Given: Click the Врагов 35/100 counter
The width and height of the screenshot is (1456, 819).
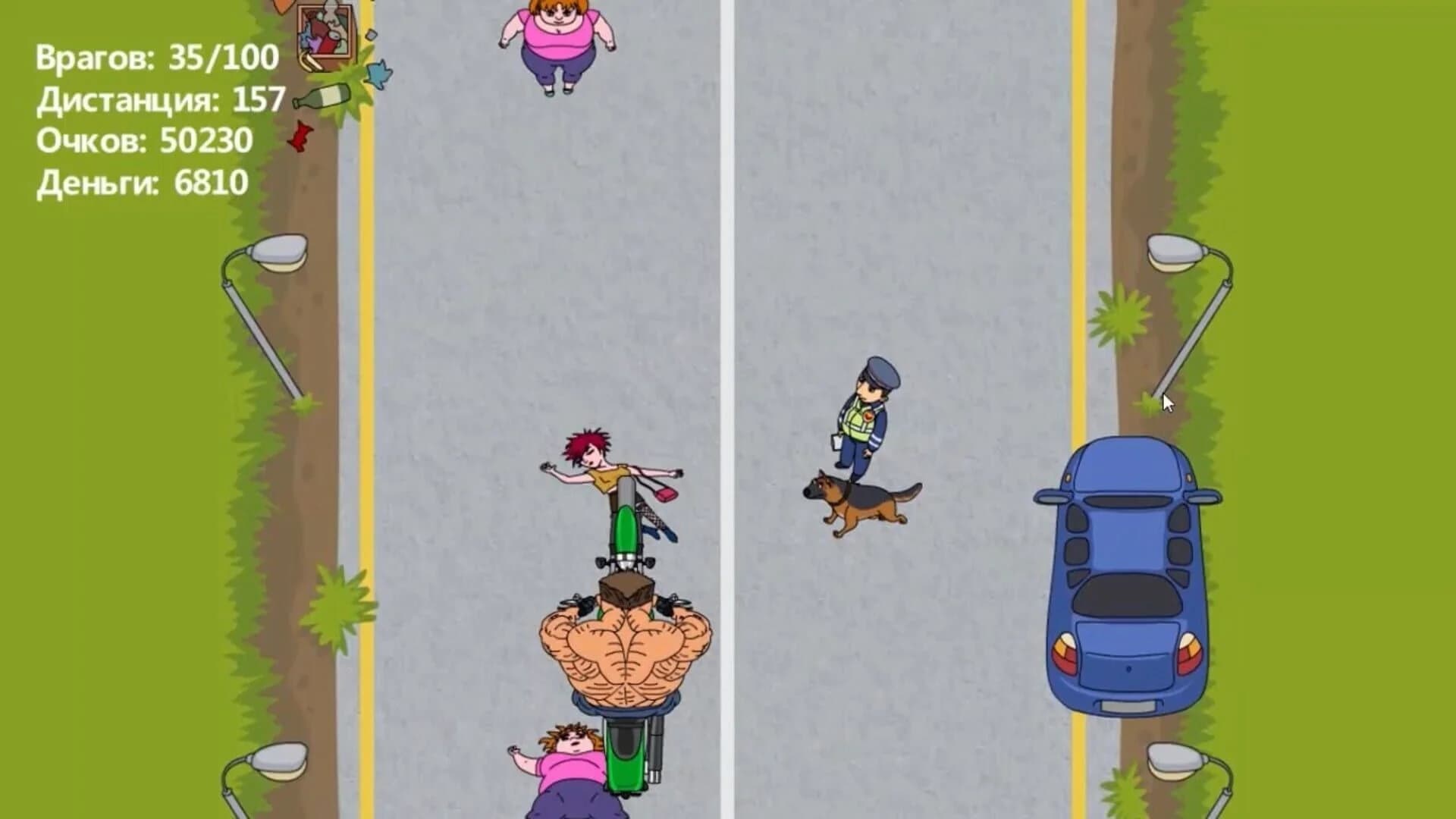Looking at the screenshot, I should (x=155, y=57).
